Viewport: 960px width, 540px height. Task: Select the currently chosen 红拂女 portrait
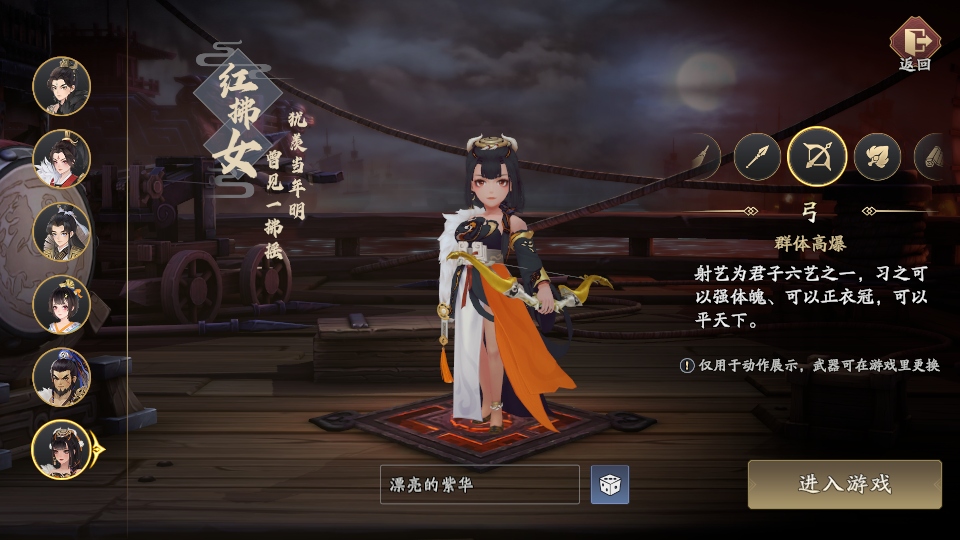[x=61, y=449]
